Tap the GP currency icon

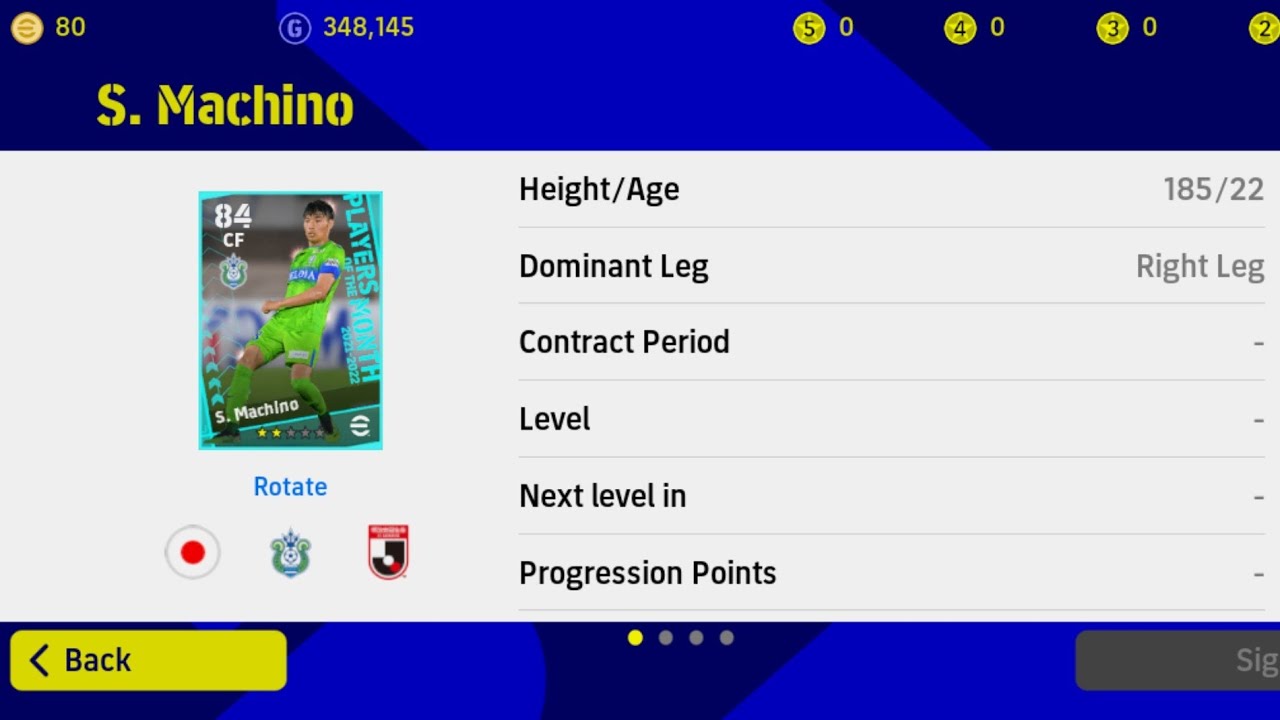point(294,28)
